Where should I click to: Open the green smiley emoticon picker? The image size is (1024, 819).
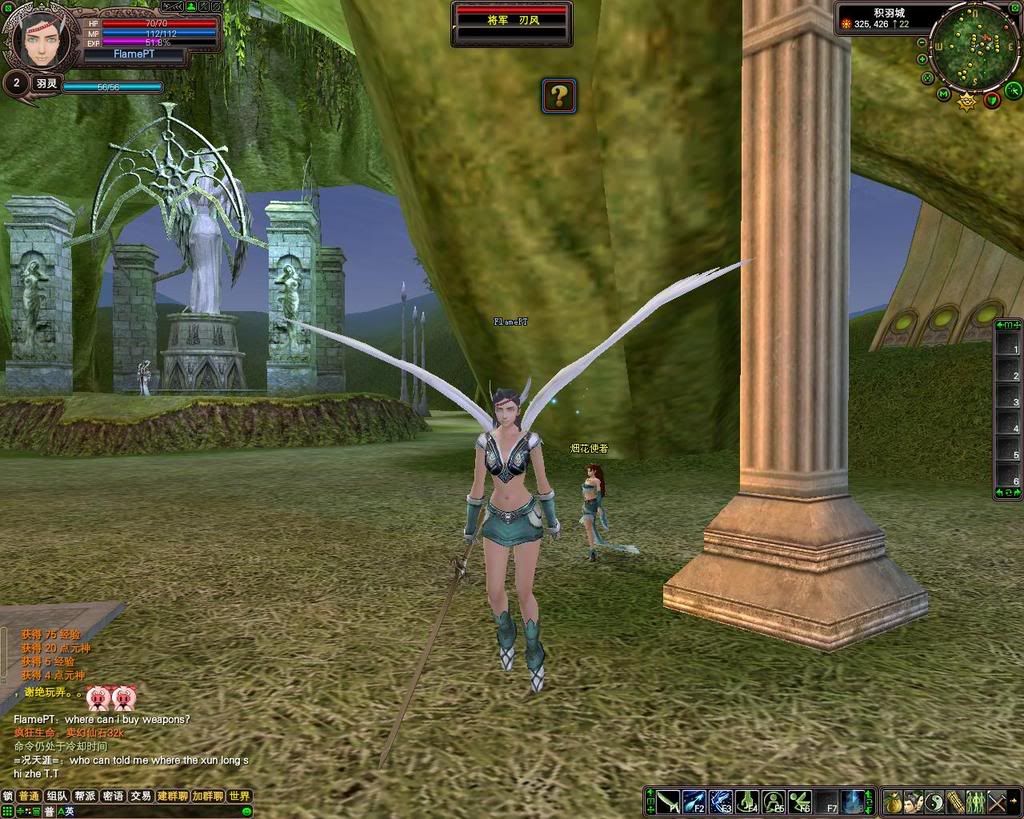pyautogui.click(x=246, y=811)
